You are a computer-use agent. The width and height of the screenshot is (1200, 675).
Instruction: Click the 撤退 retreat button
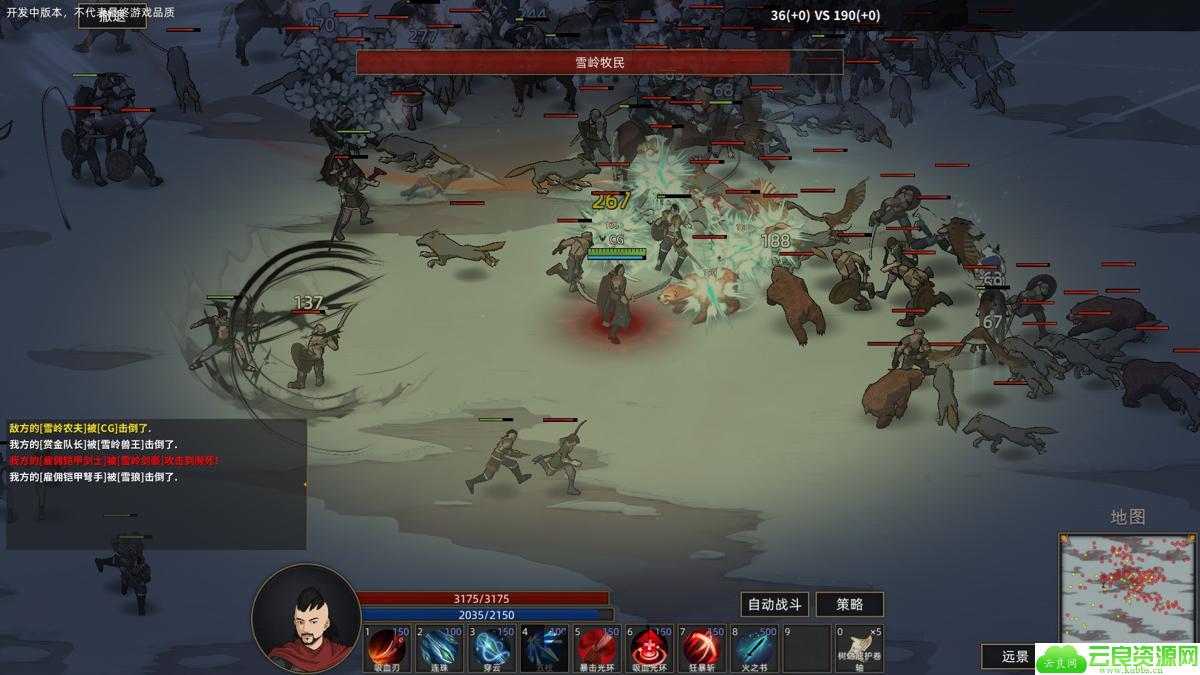pos(112,16)
